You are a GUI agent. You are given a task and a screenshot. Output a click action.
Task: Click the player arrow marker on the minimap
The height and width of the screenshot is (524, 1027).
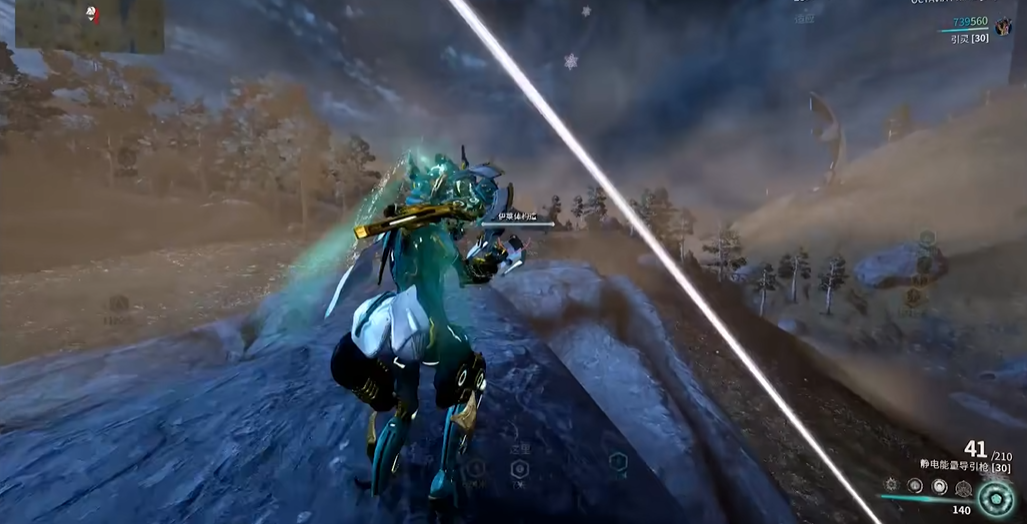point(92,14)
